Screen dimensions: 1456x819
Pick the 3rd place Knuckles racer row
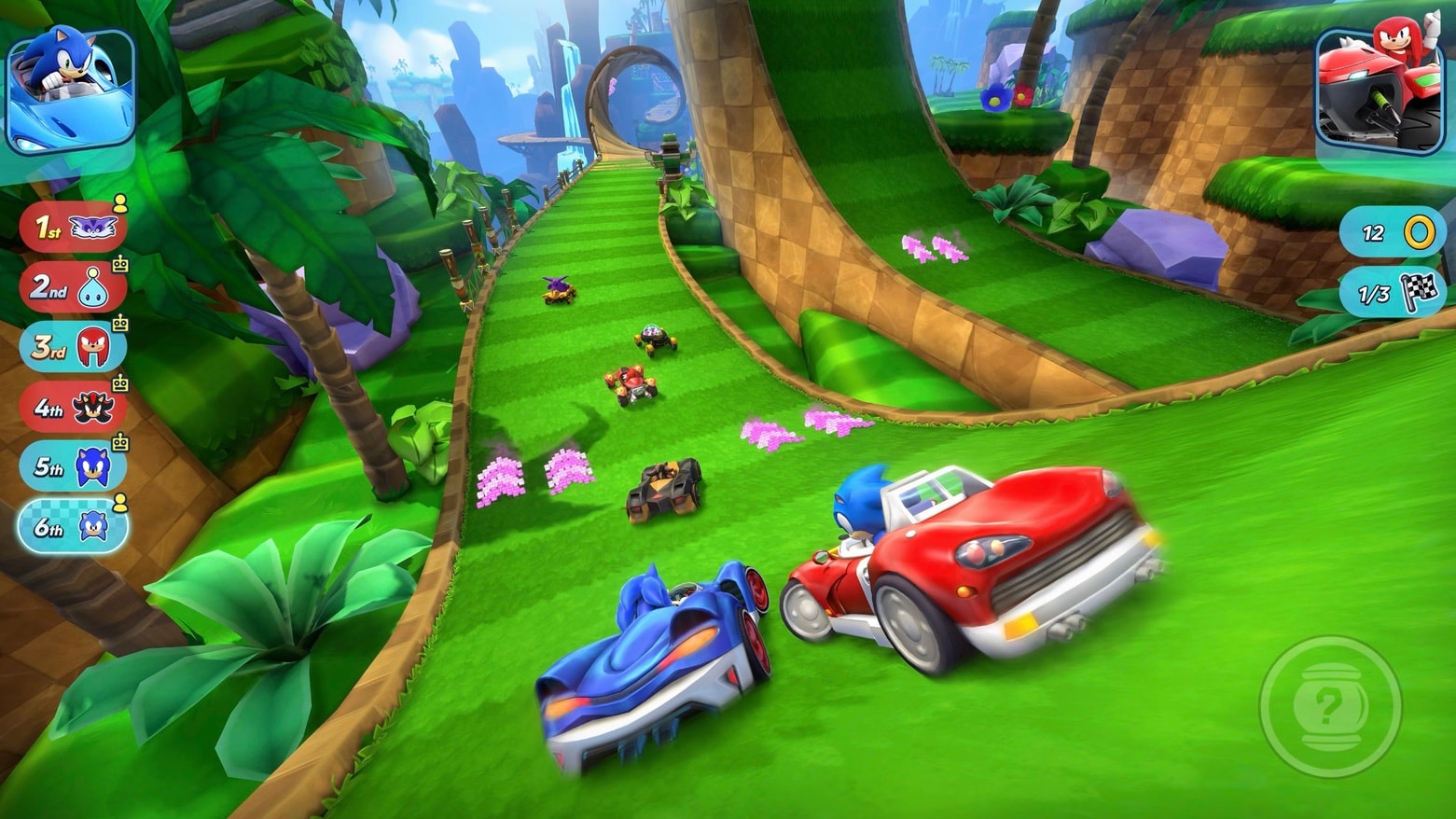point(73,346)
